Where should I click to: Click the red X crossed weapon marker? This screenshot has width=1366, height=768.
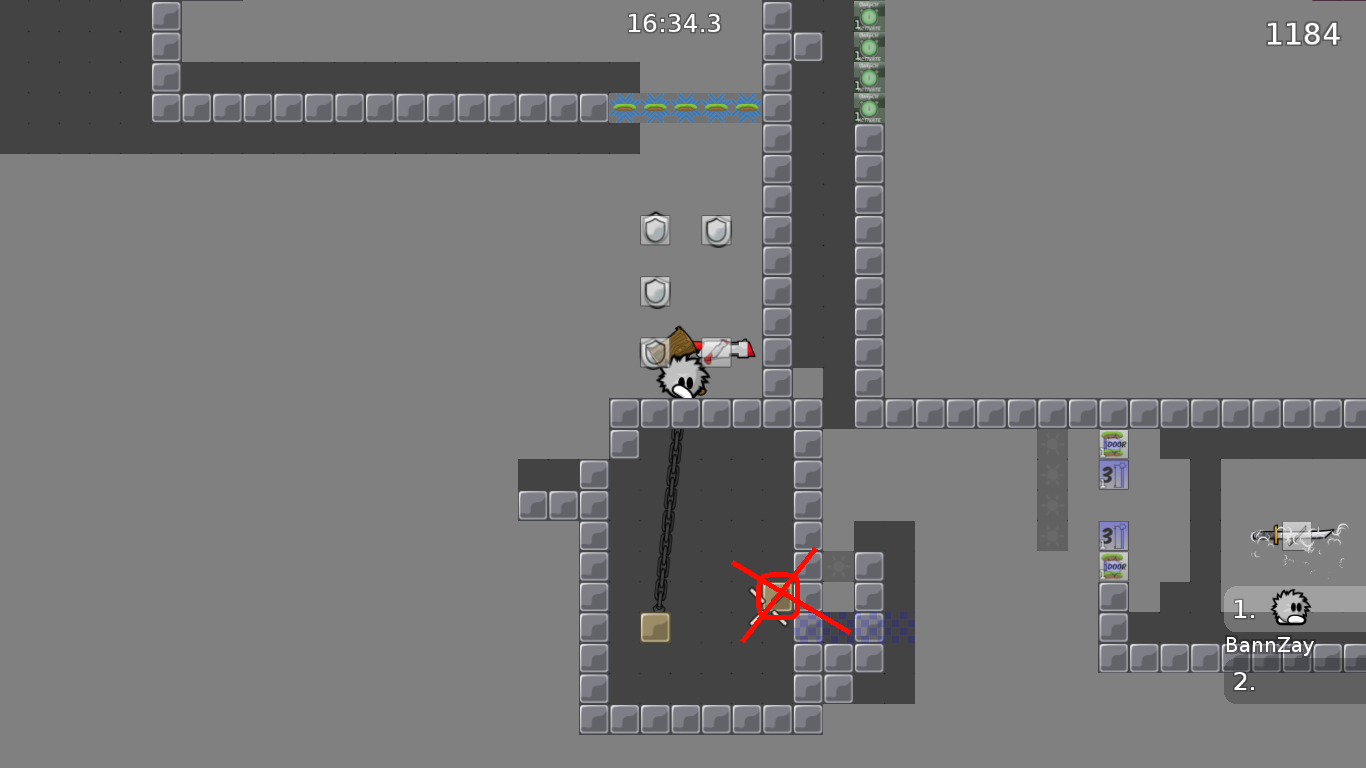pos(779,596)
